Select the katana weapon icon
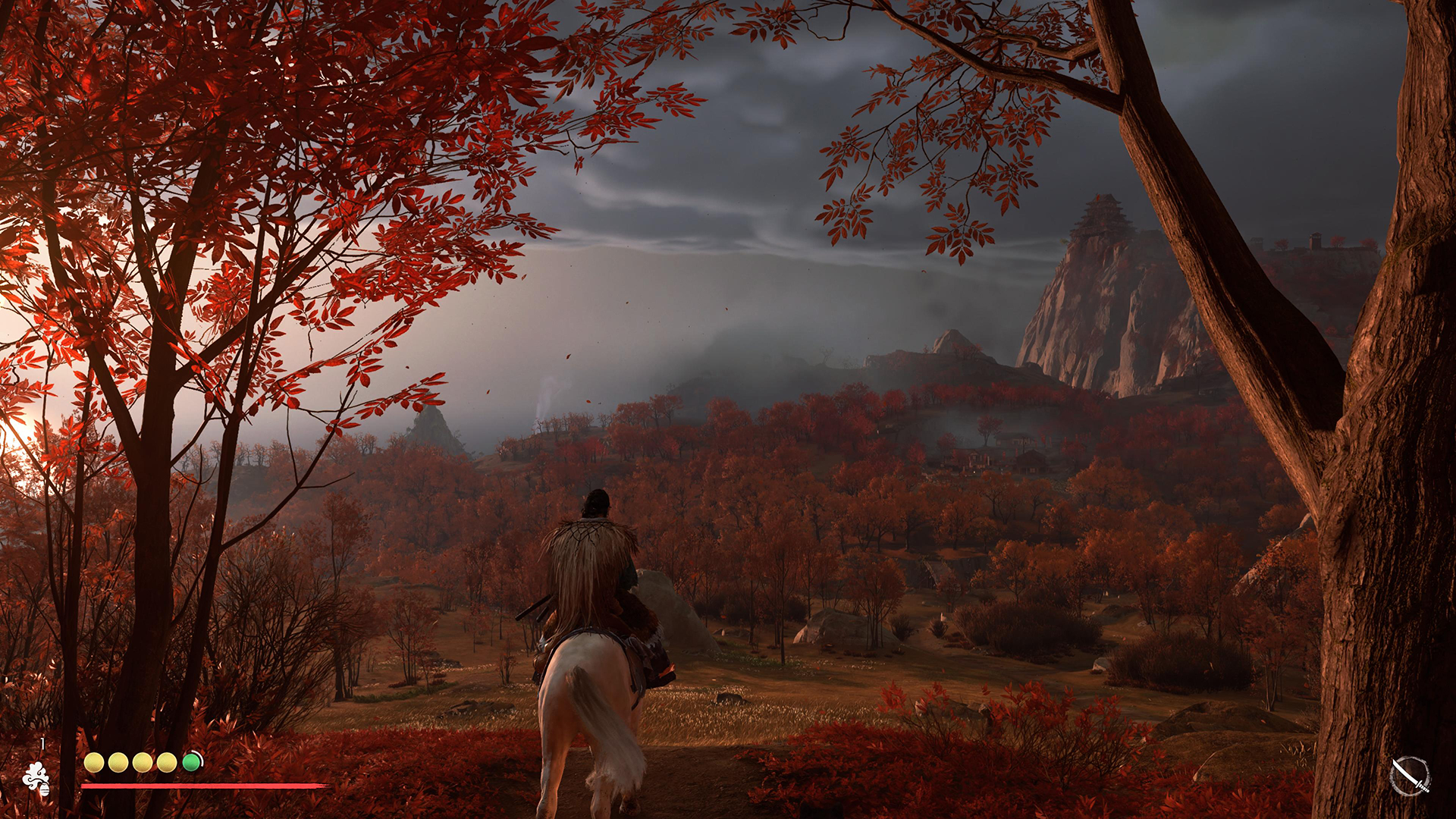Image resolution: width=1456 pixels, height=819 pixels. click(1410, 777)
